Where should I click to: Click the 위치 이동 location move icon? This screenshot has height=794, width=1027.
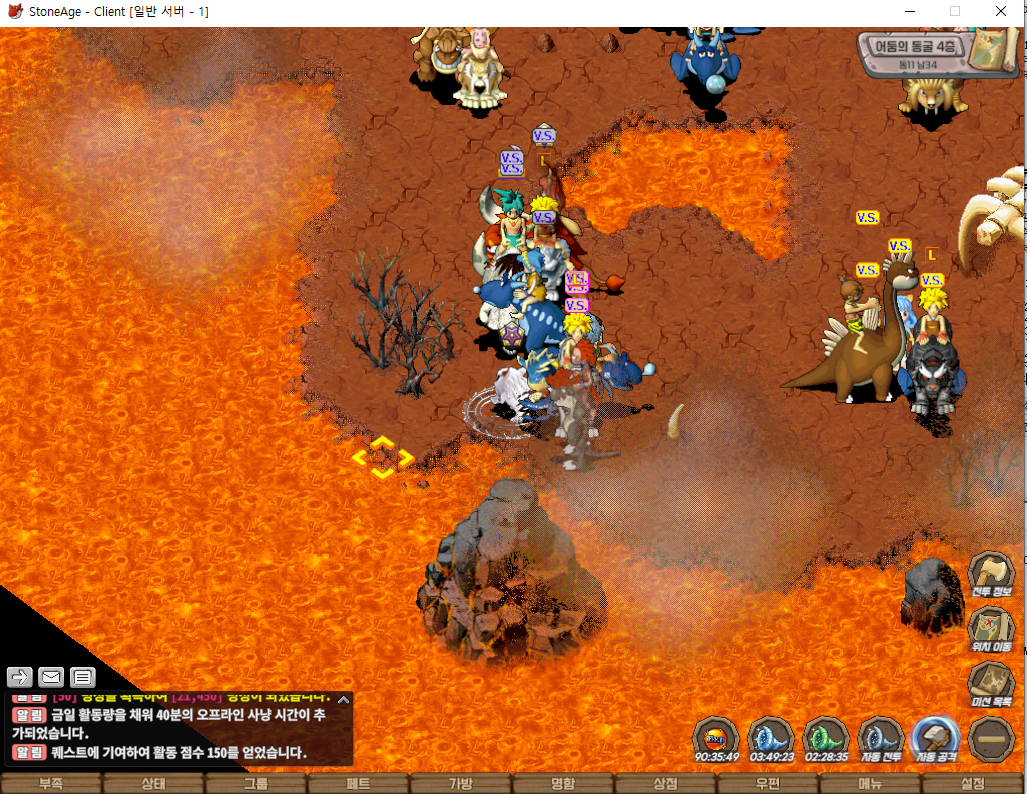[990, 630]
